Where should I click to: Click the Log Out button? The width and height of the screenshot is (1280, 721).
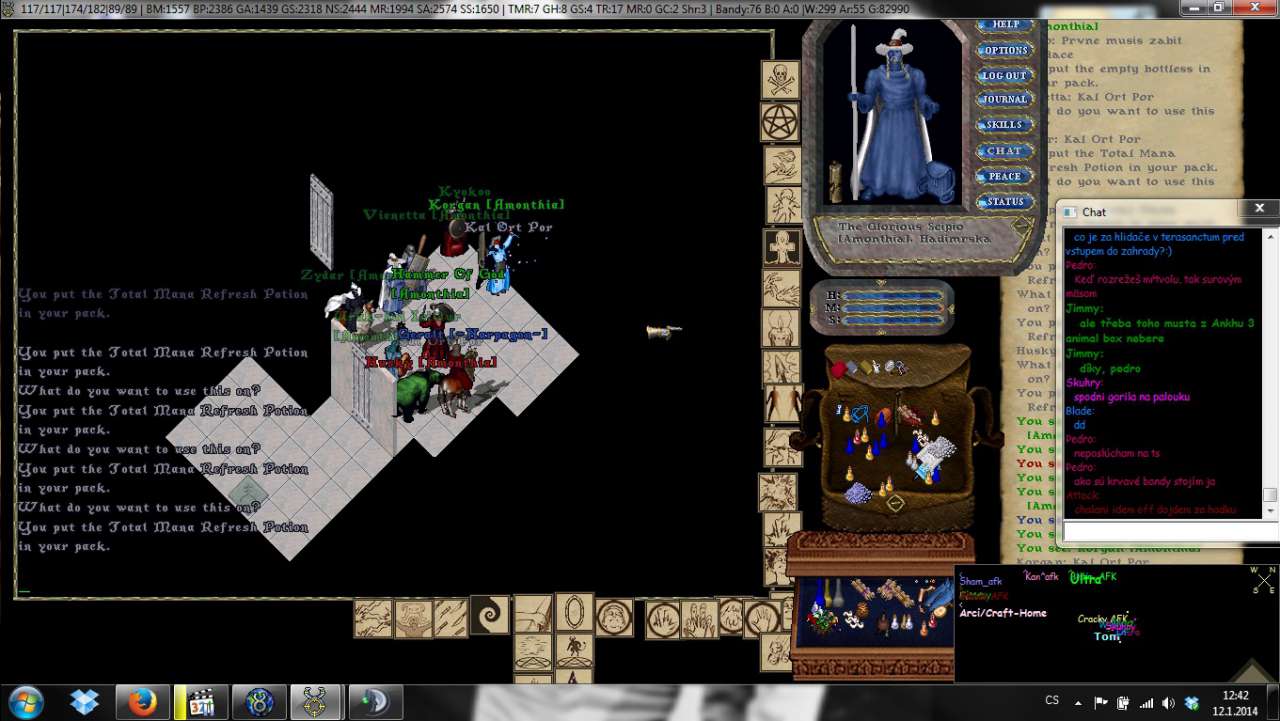[x=1004, y=75]
